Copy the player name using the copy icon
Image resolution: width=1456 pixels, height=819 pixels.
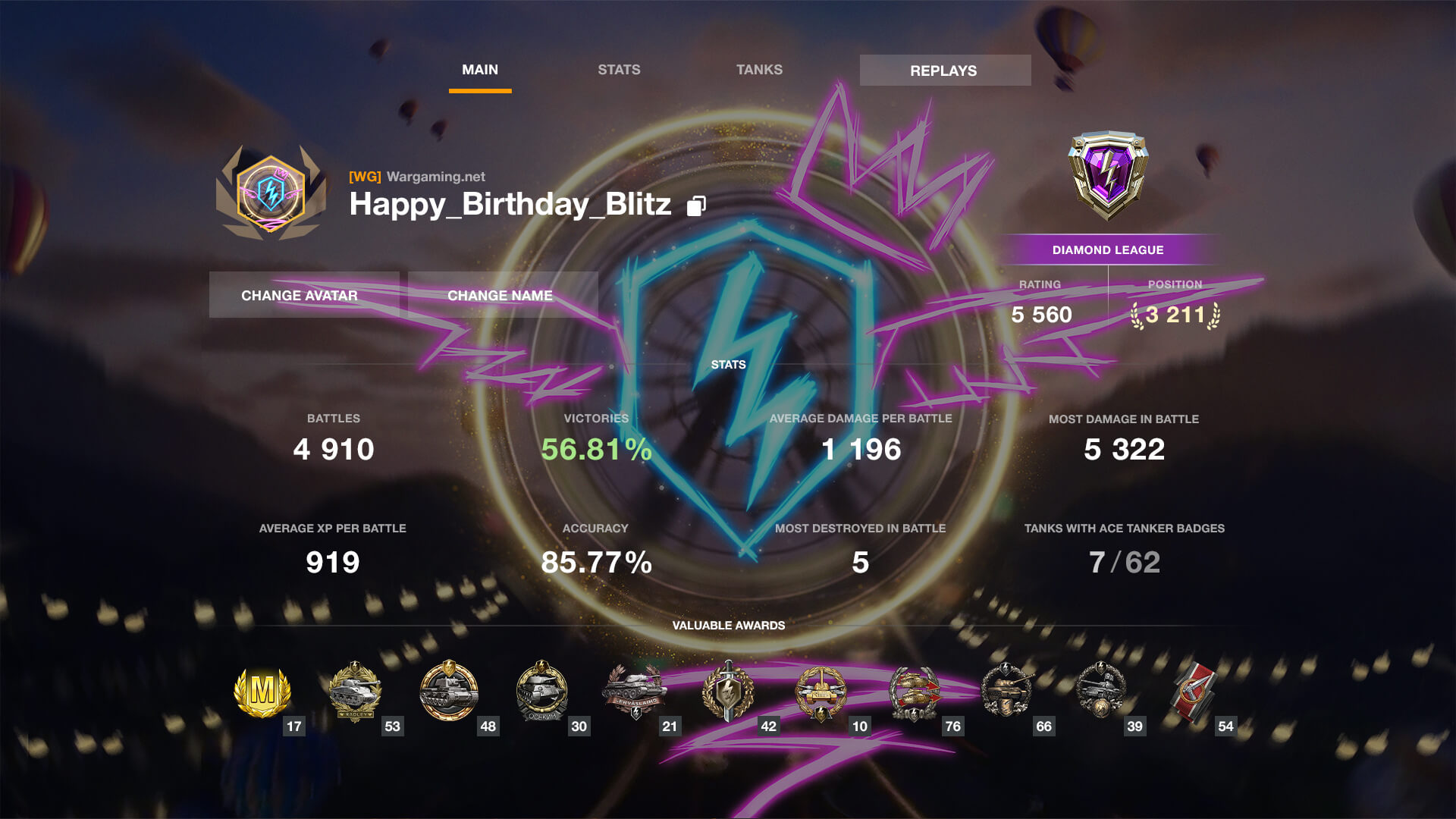[x=696, y=205]
